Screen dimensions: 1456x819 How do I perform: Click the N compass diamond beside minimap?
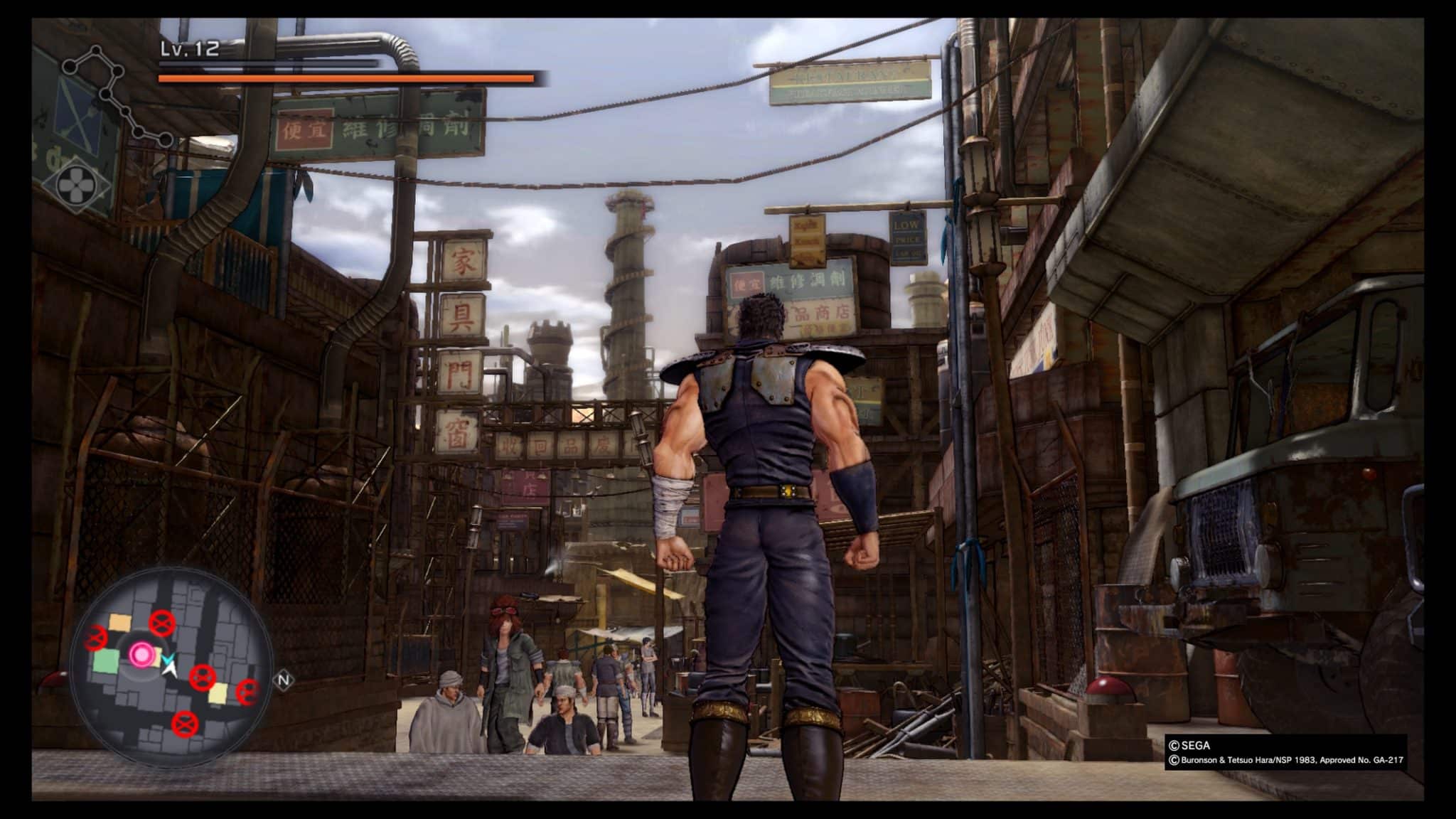pyautogui.click(x=284, y=680)
